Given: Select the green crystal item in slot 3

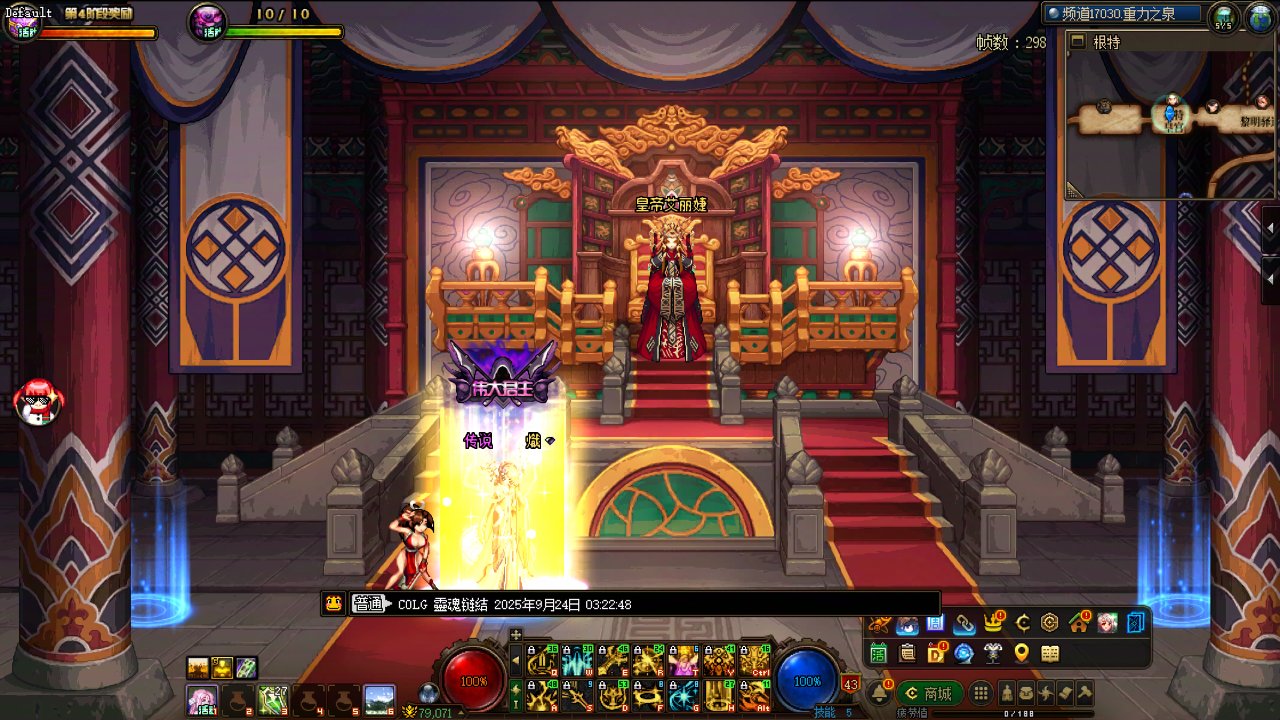Looking at the screenshot, I should tap(272, 698).
